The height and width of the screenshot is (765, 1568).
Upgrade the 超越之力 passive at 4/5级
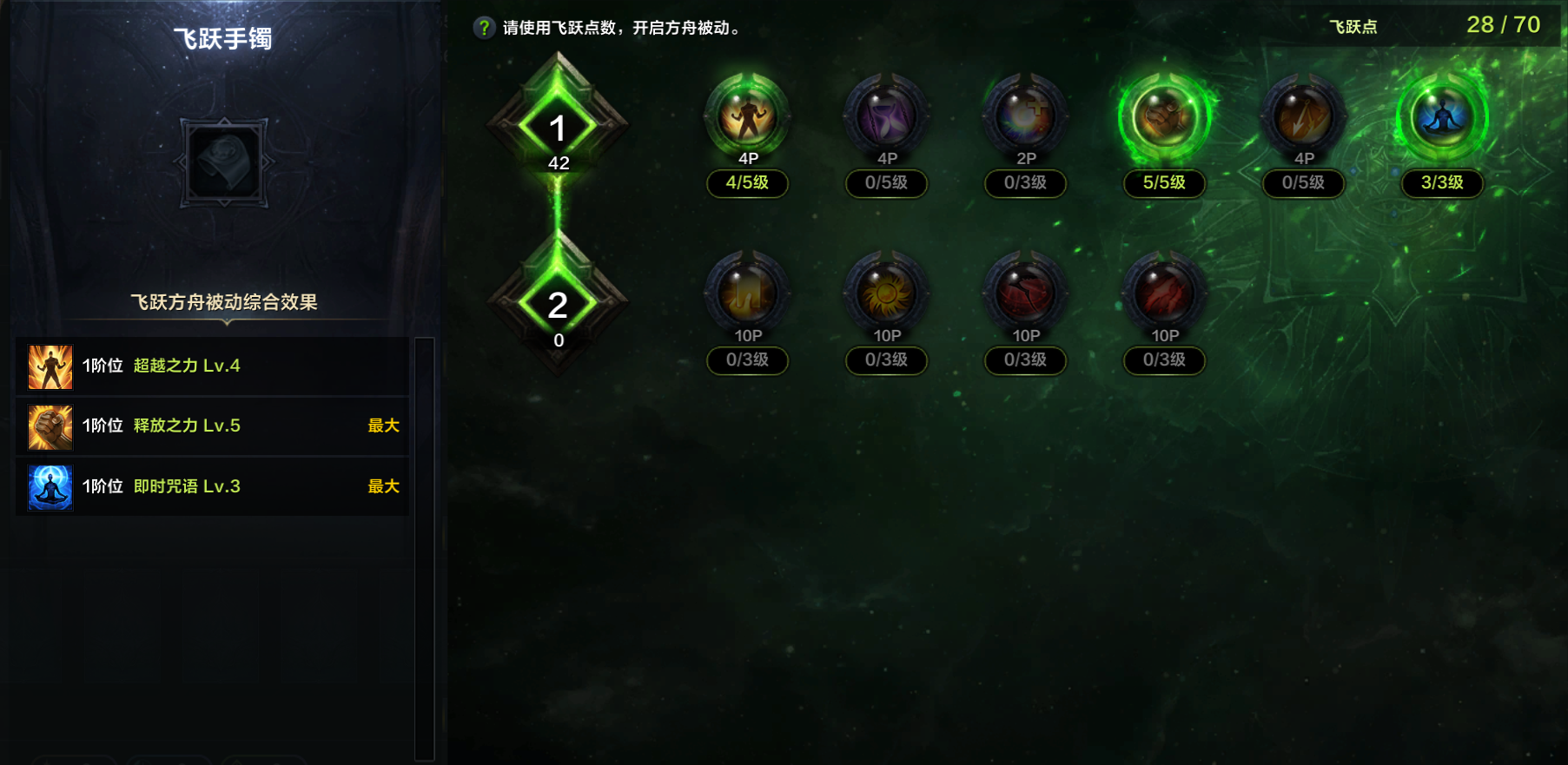click(747, 117)
